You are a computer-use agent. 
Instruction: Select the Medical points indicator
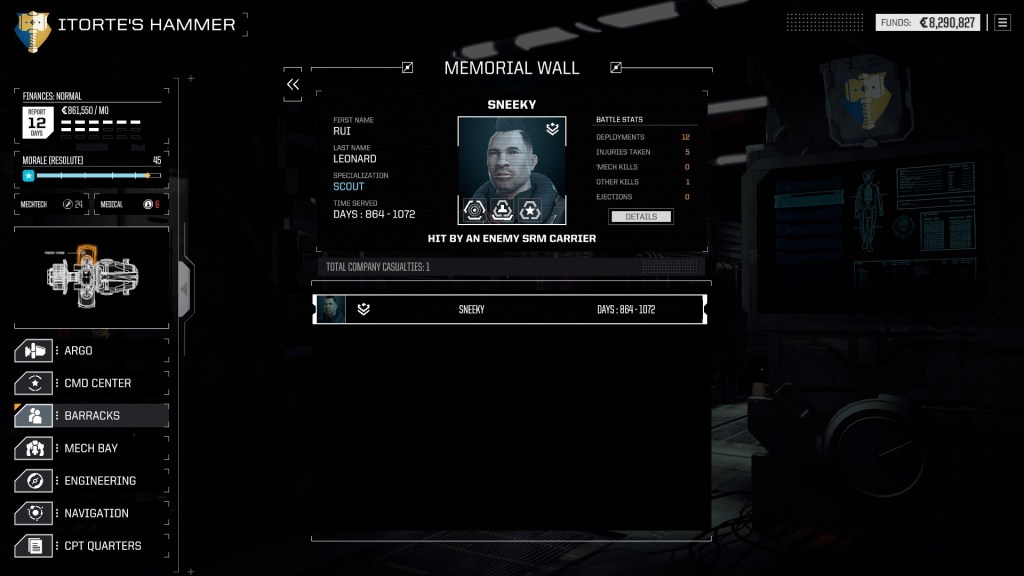[x=128, y=204]
